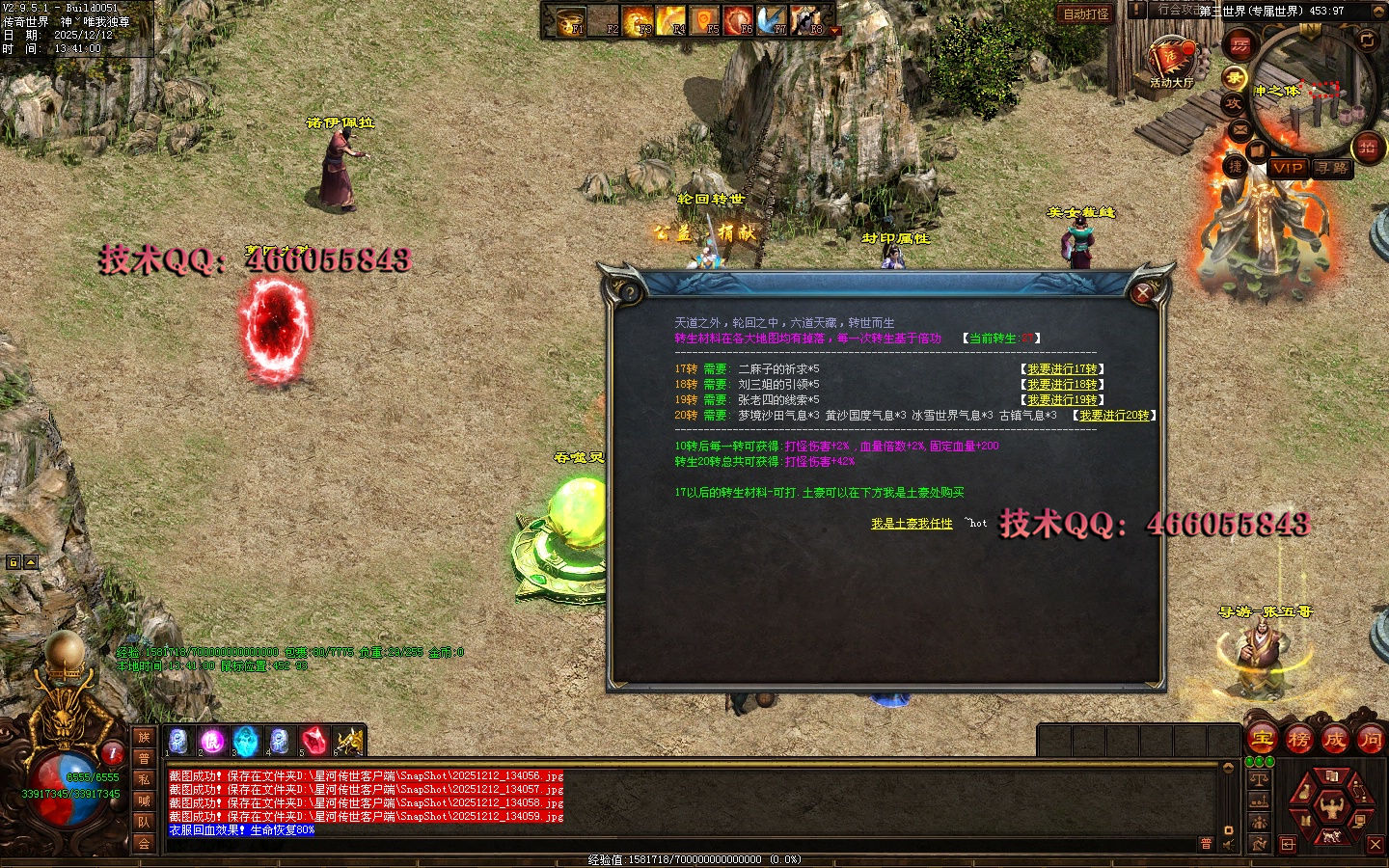Open the 成 achievements button
The height and width of the screenshot is (868, 1389).
(1335, 740)
